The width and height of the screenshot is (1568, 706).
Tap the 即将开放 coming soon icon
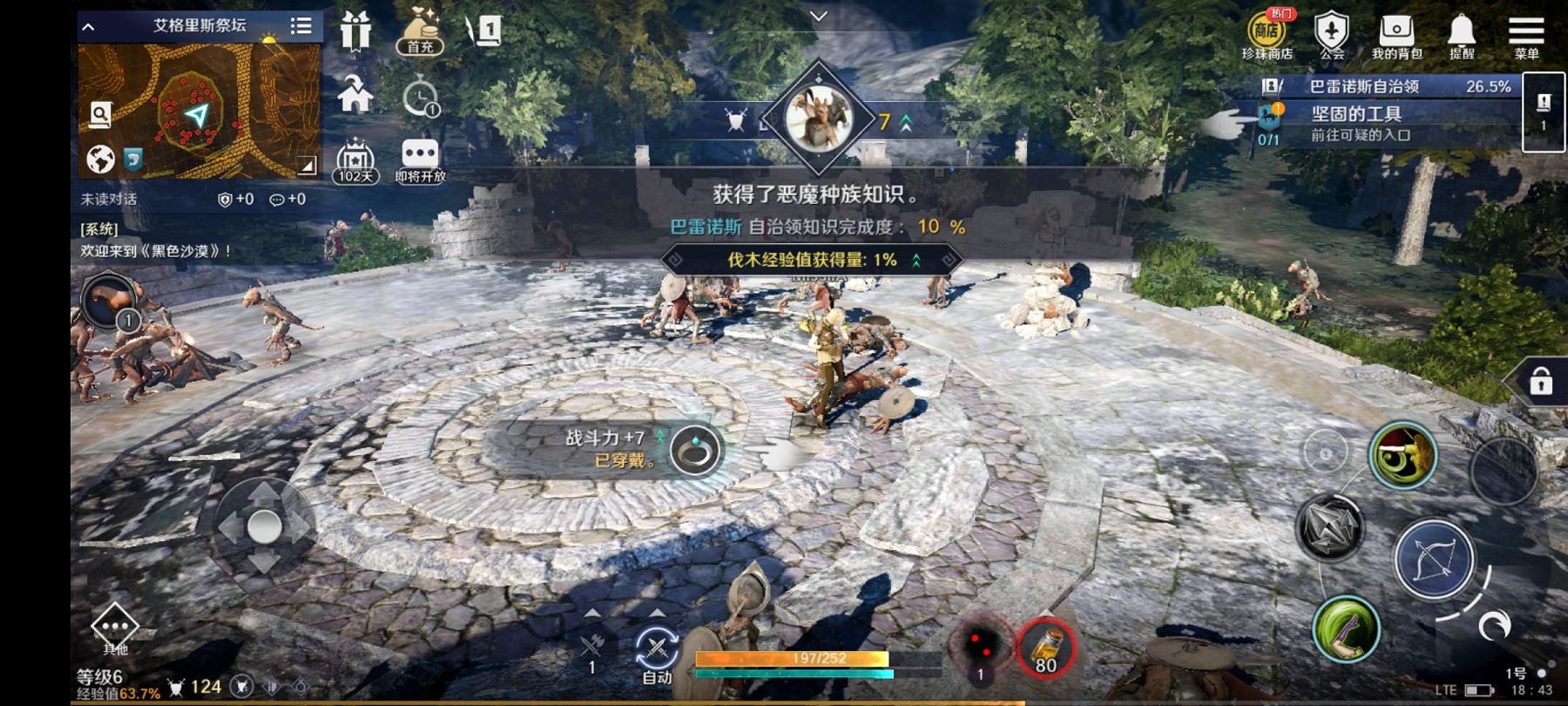[420, 160]
